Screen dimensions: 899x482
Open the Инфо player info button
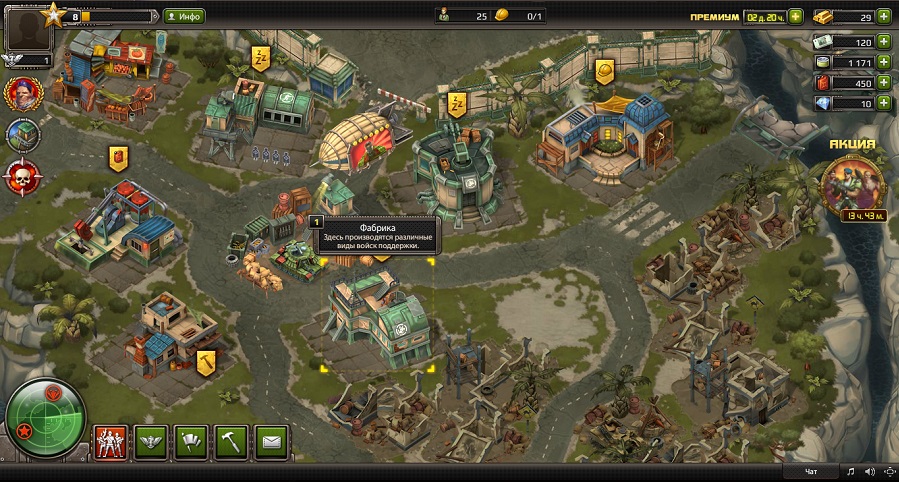pos(185,16)
